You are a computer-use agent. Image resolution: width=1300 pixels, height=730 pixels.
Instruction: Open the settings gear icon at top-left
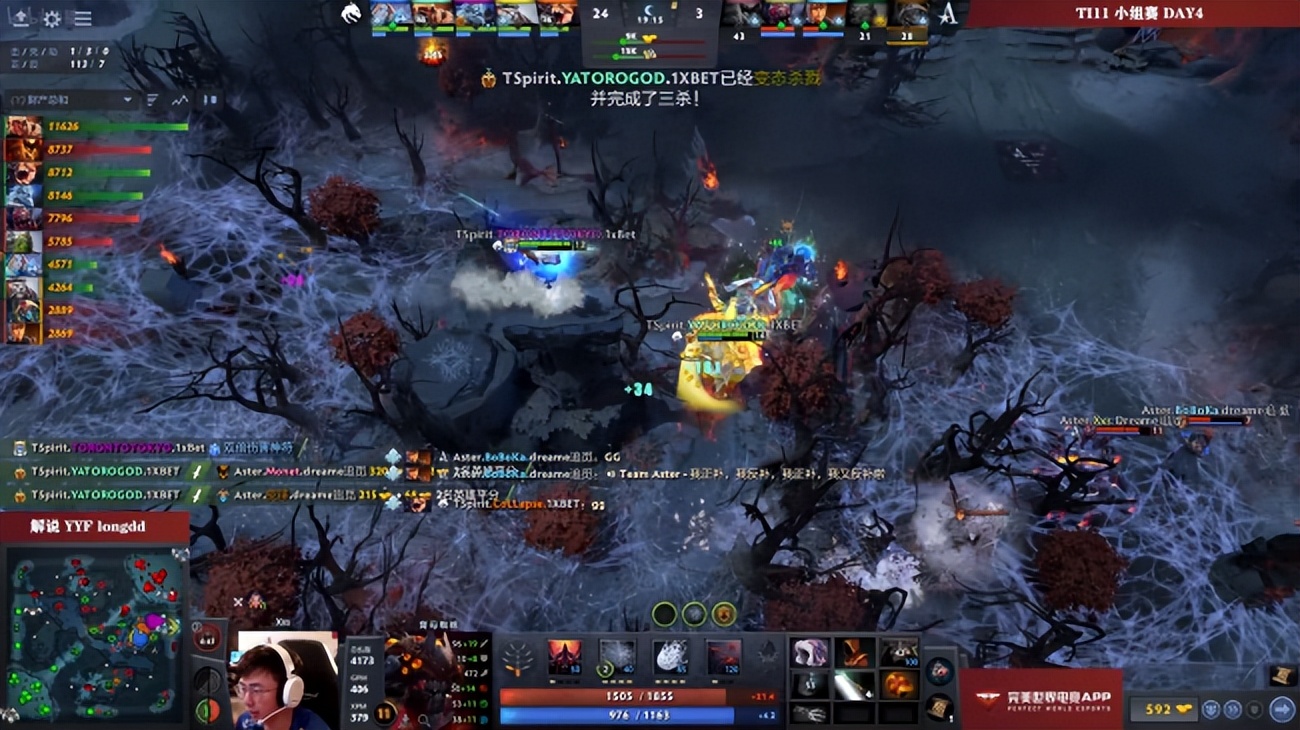(52, 18)
